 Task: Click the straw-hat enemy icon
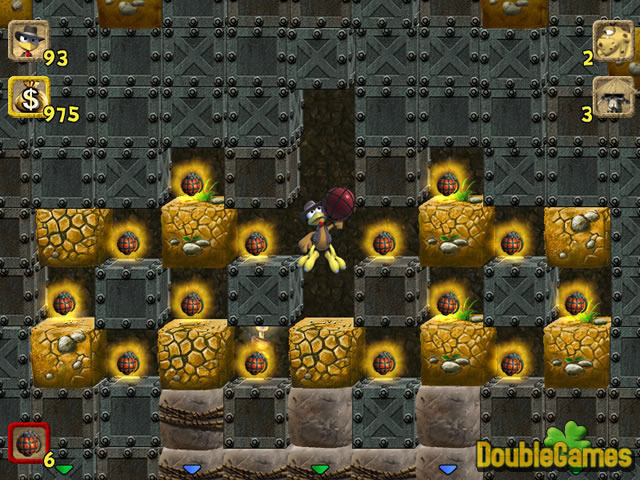613,97
